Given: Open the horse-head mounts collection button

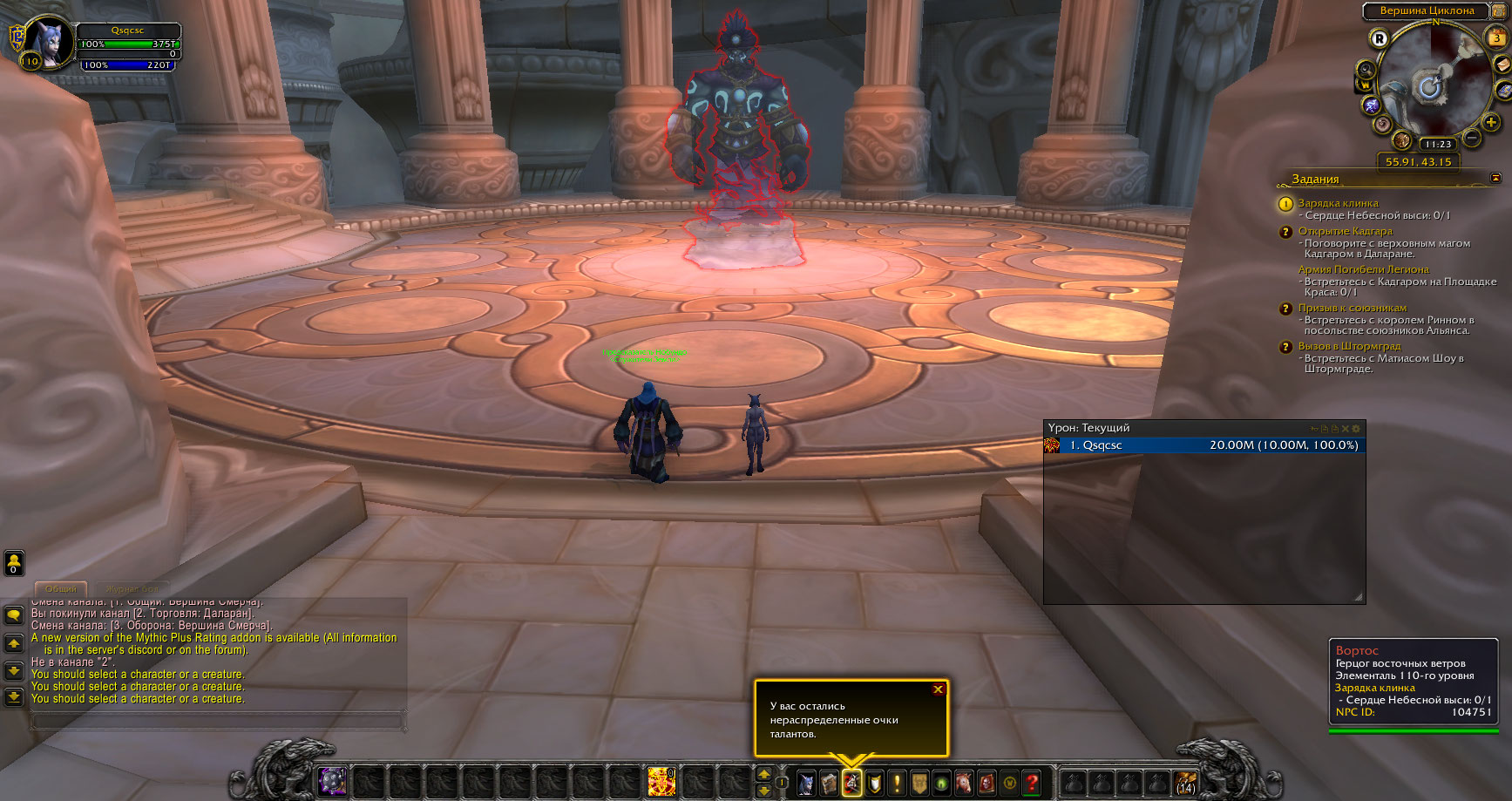Looking at the screenshot, I should pyautogui.click(x=964, y=783).
